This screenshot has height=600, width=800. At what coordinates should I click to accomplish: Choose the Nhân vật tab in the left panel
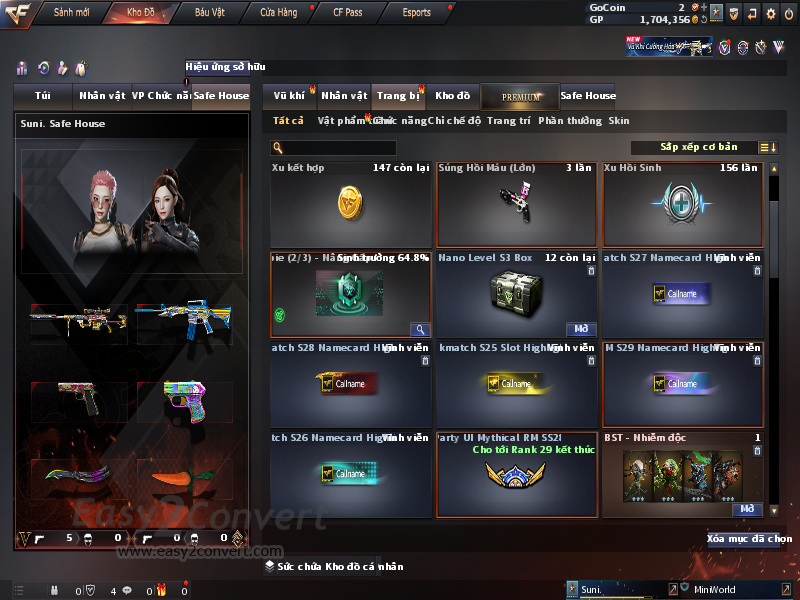click(x=102, y=96)
